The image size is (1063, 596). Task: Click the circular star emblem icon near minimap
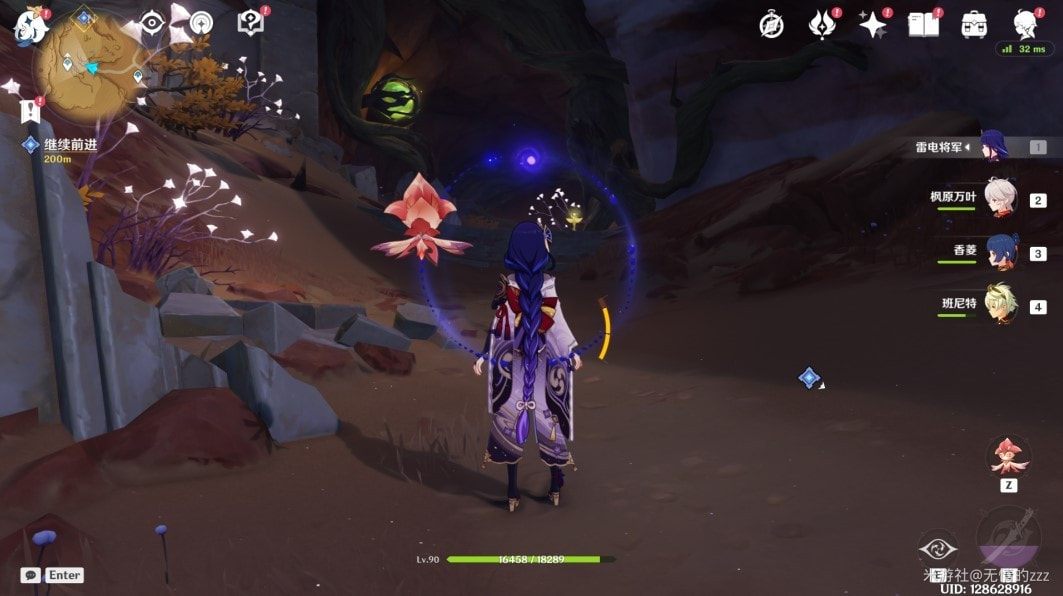(201, 23)
